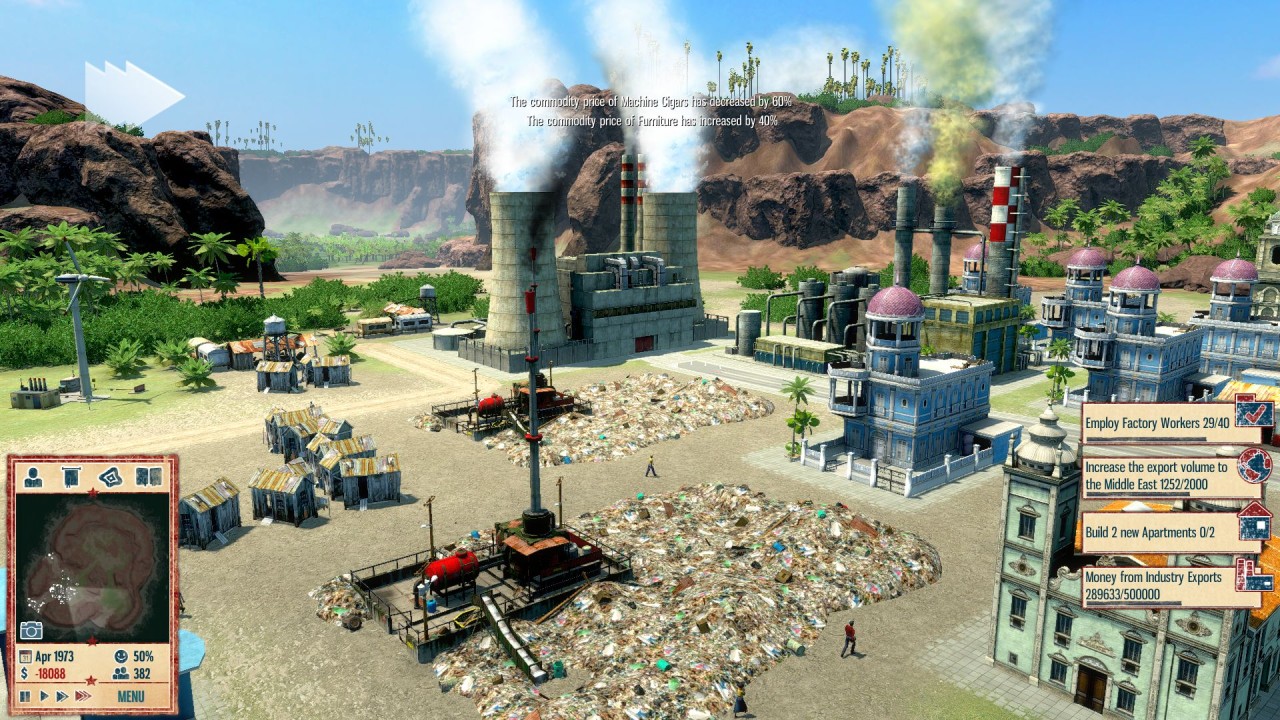Pause the game speed

coord(24,696)
